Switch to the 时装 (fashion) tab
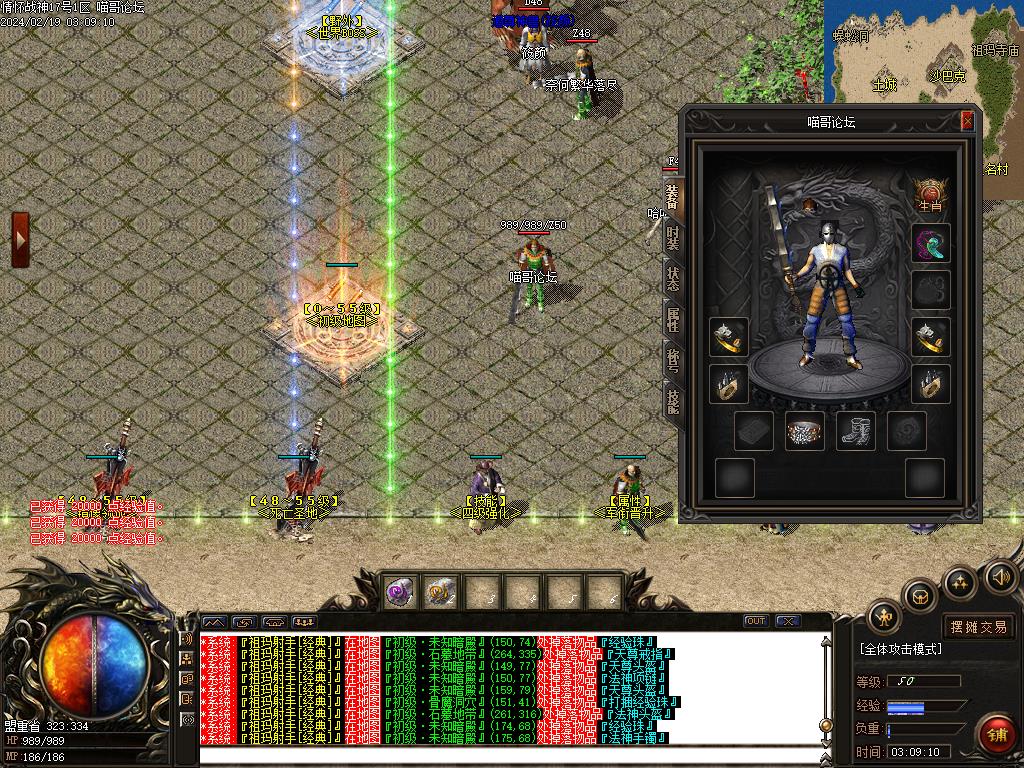 673,237
